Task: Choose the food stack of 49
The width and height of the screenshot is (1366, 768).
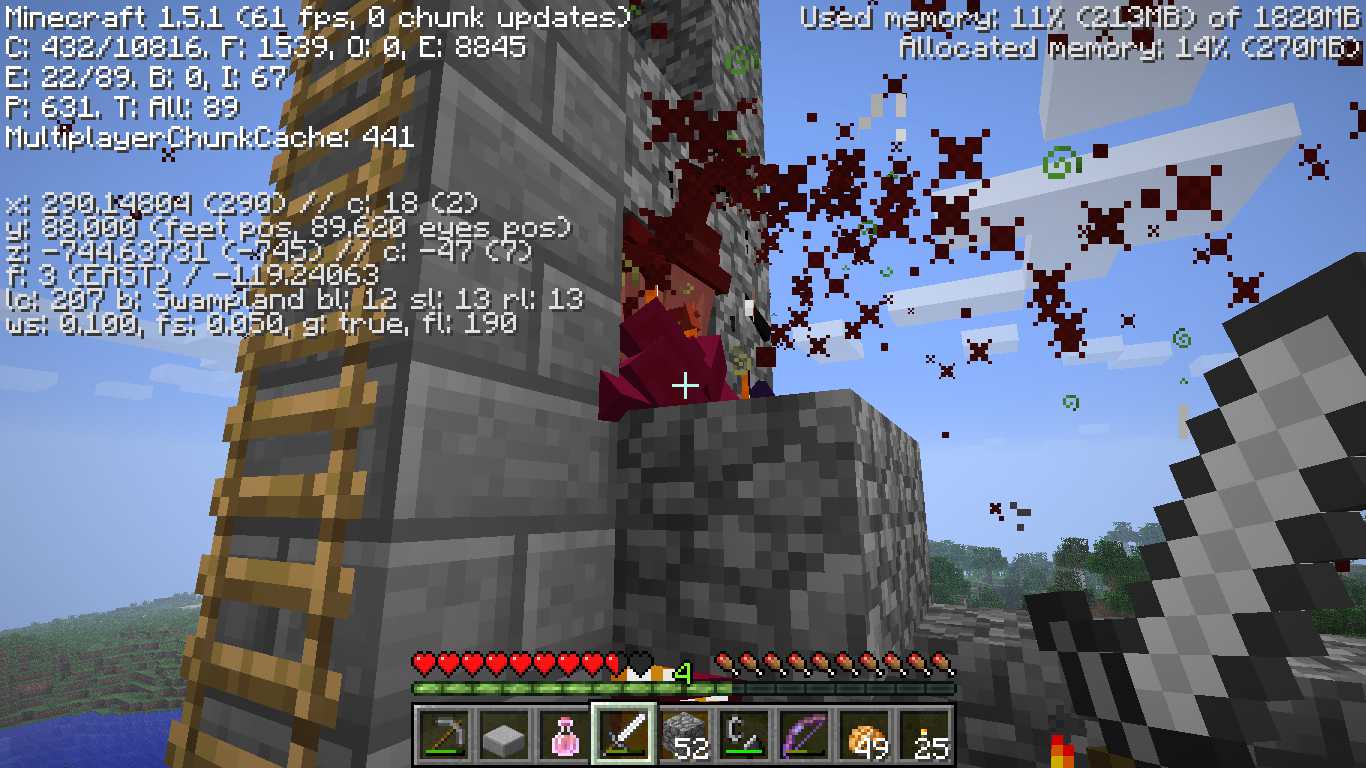Action: tap(865, 737)
